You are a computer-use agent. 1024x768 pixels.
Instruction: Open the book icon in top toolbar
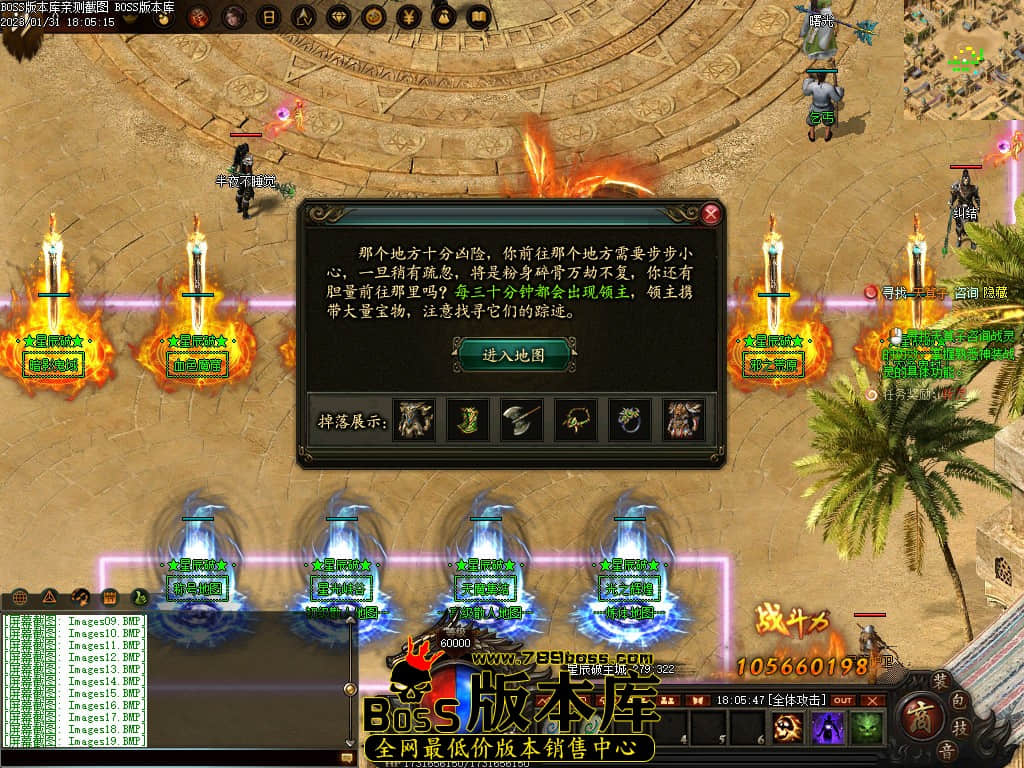(x=478, y=17)
